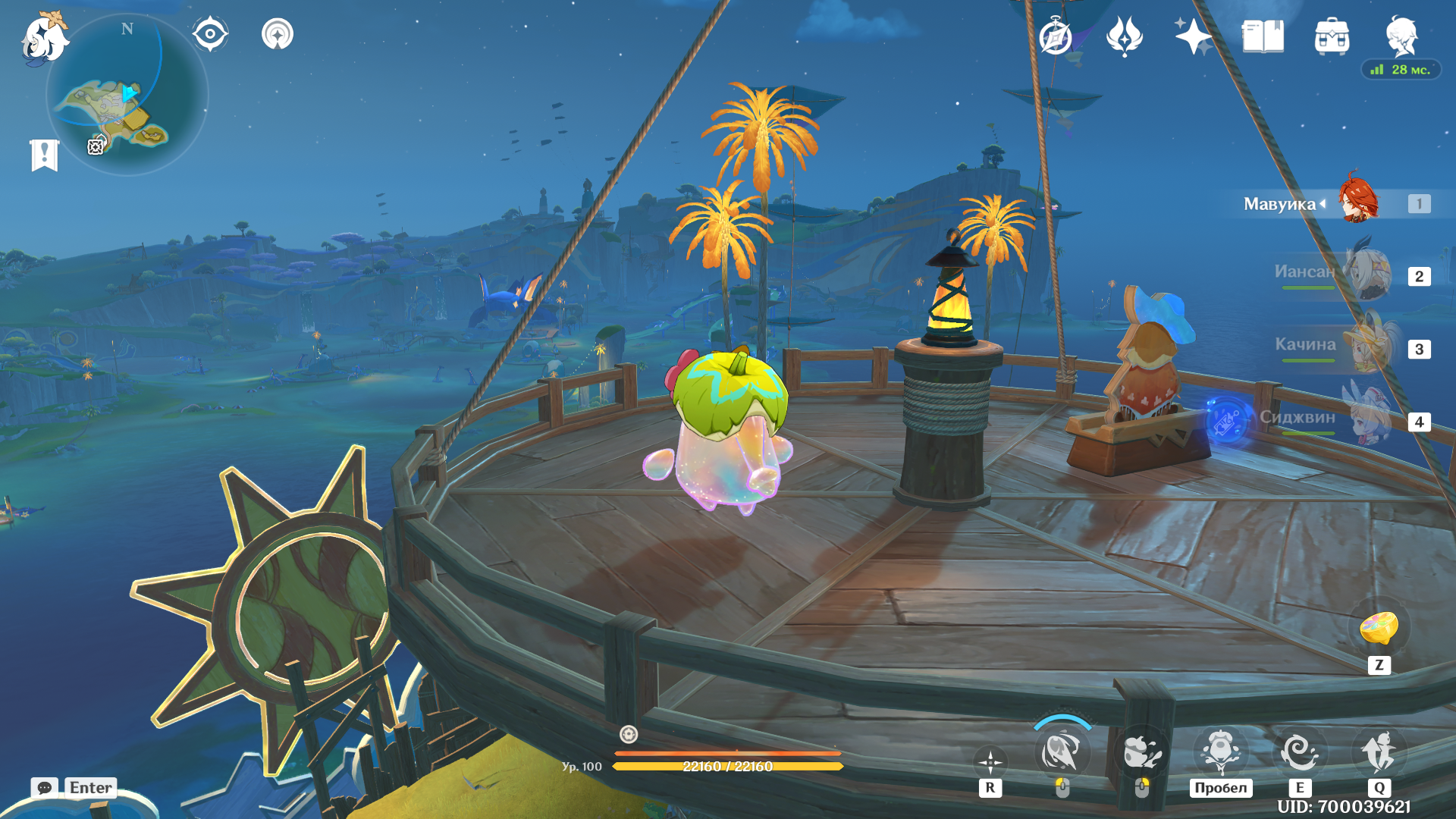1456x819 pixels.
Task: Open the character profile head icon
Action: [x=1401, y=35]
